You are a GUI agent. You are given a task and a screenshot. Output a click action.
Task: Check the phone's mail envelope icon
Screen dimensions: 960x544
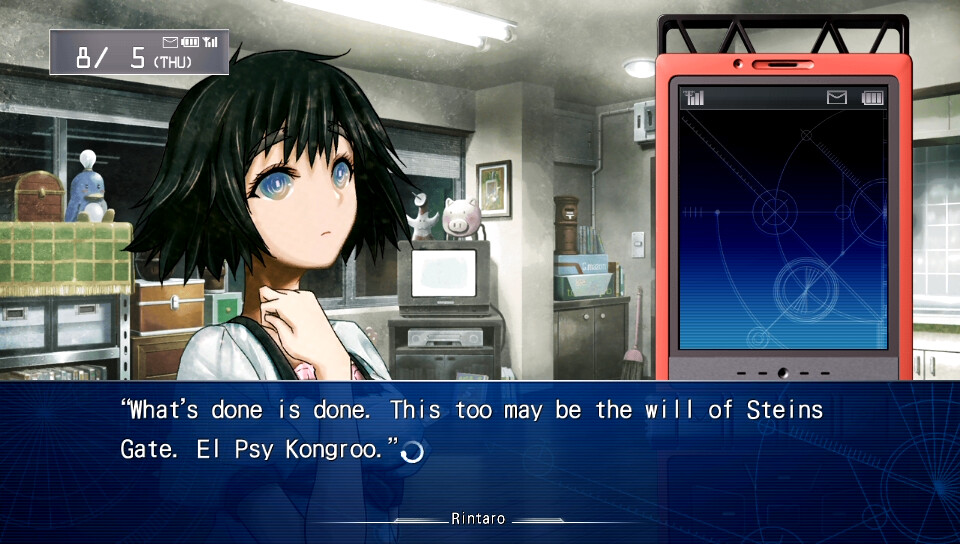[836, 97]
